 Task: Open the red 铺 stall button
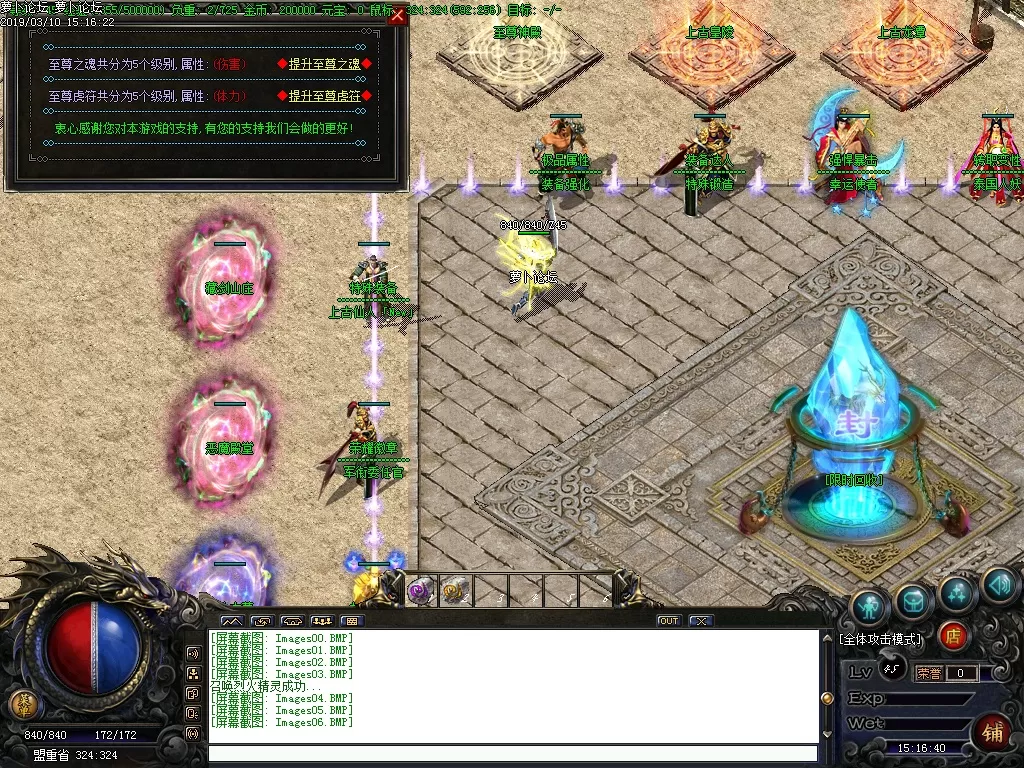[993, 733]
